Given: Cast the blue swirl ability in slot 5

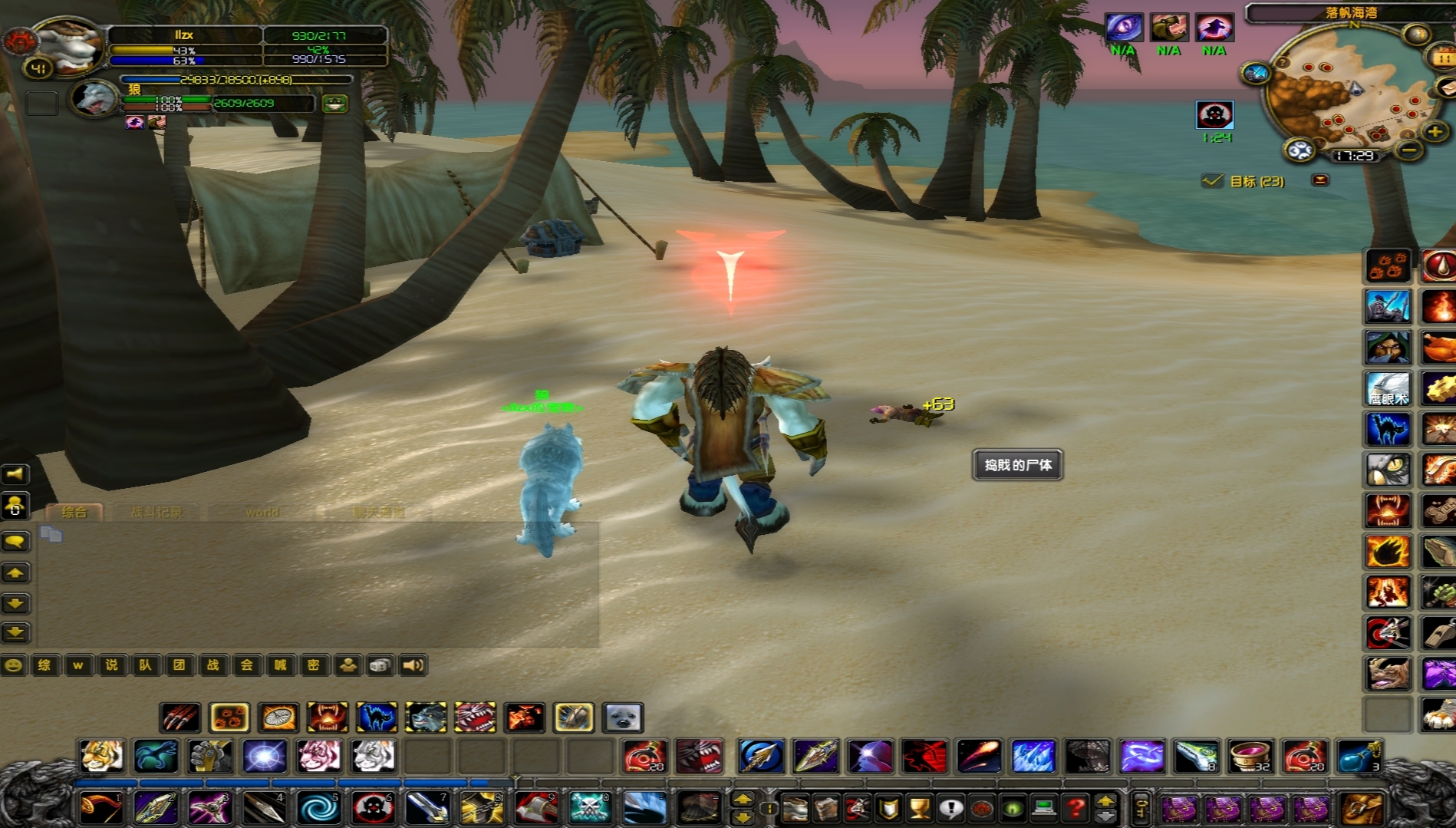Looking at the screenshot, I should (318, 808).
